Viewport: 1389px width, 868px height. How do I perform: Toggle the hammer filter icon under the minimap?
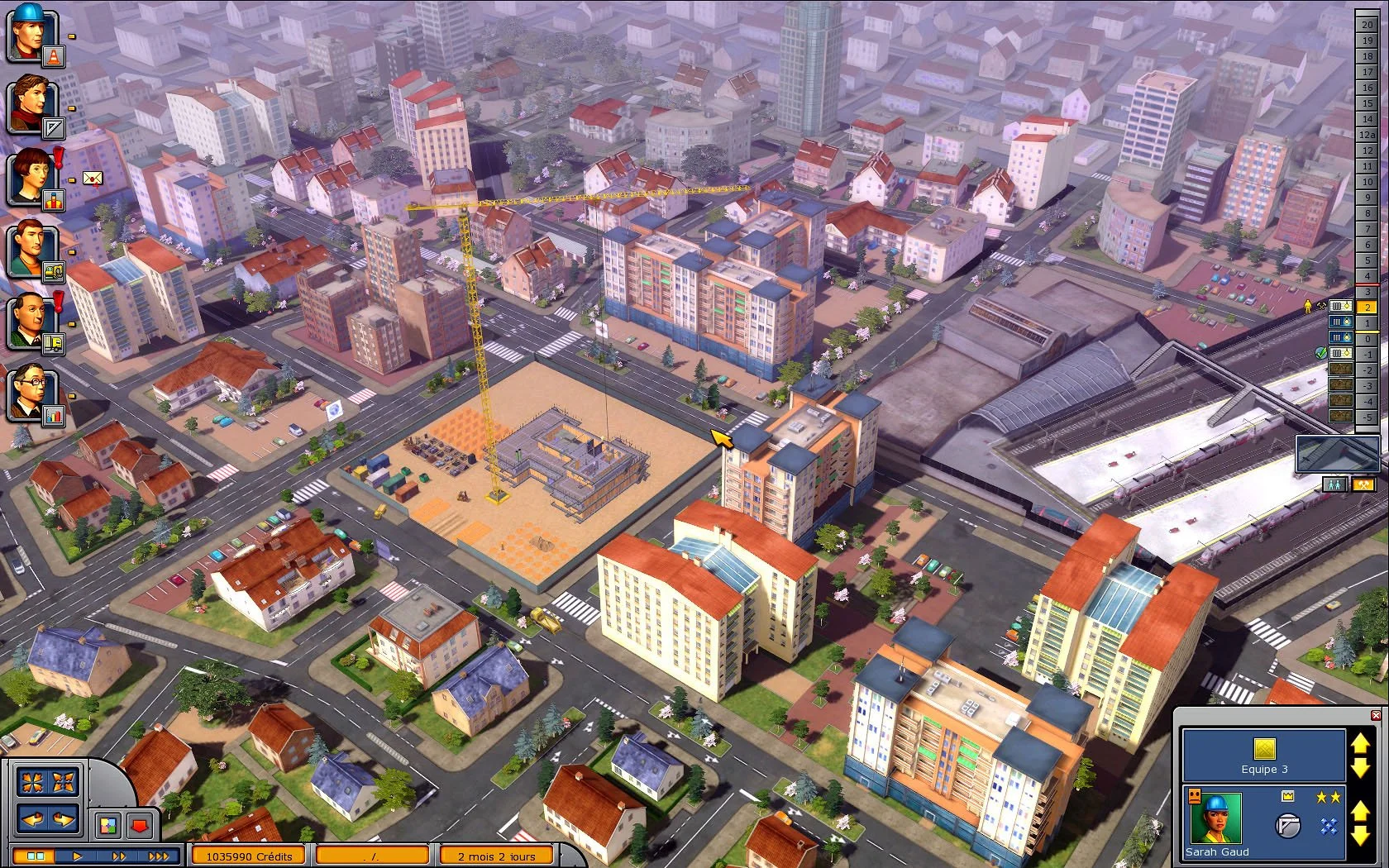click(x=1364, y=485)
